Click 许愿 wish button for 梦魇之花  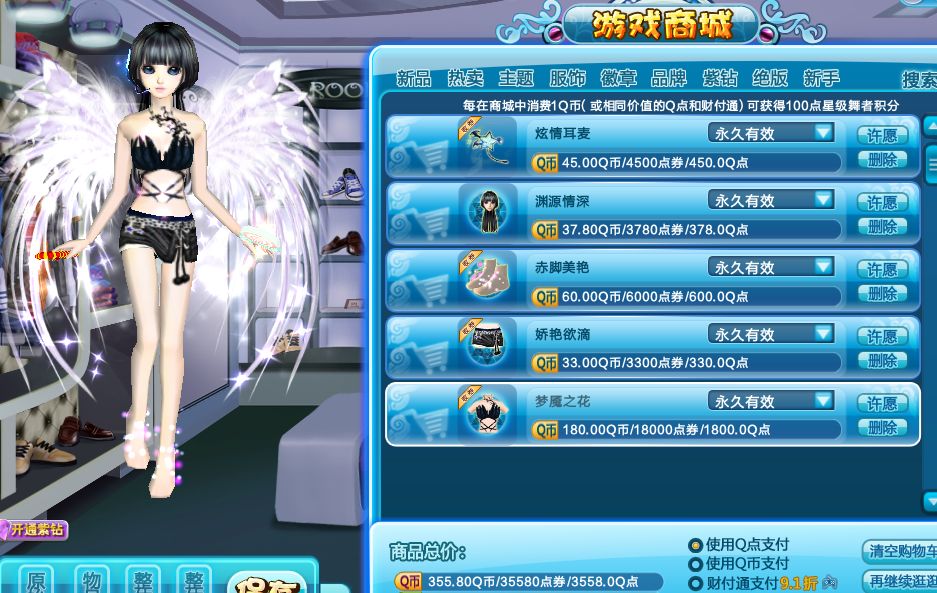coord(882,403)
